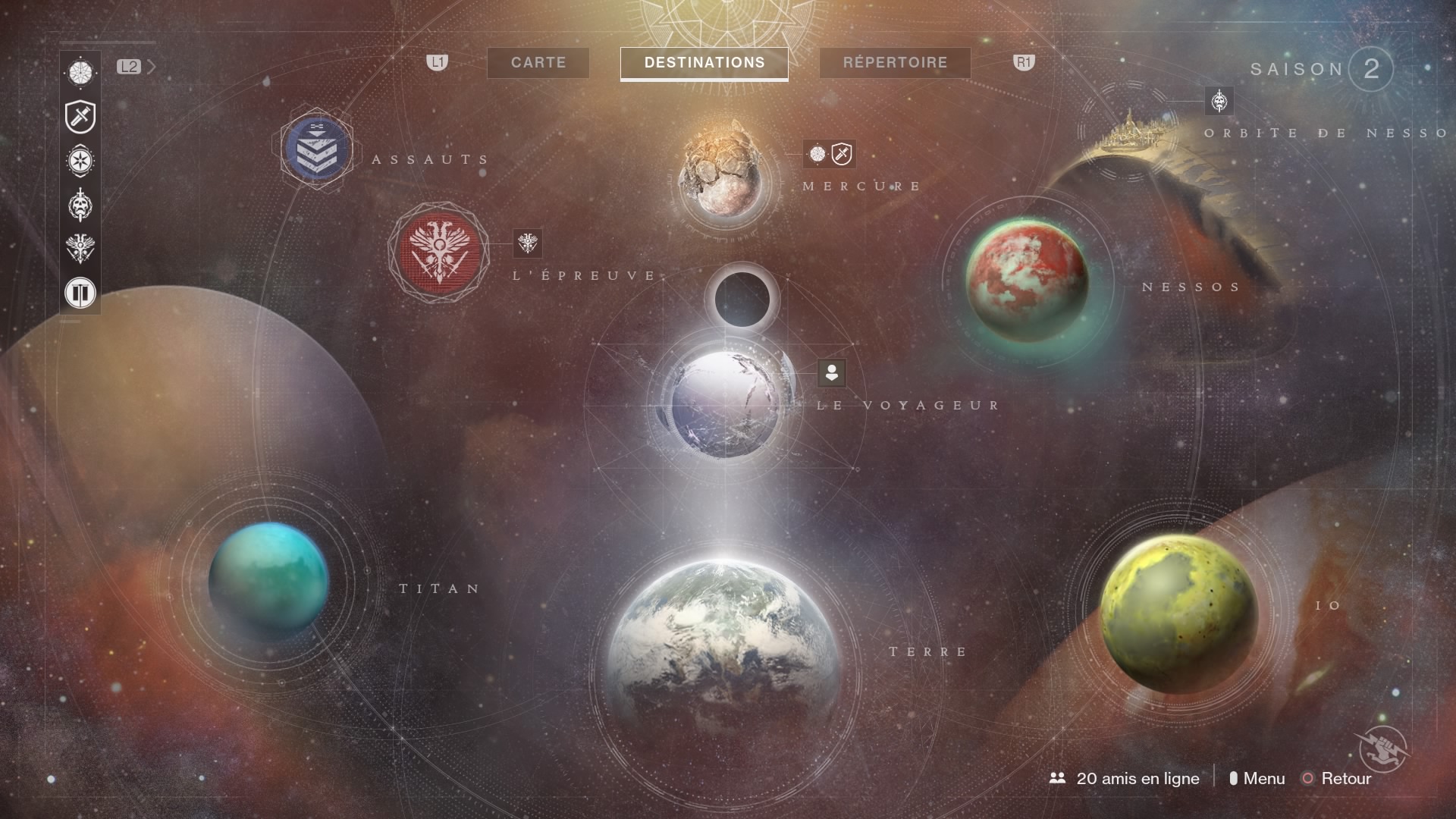
Task: Select the Destinations tab
Action: point(704,63)
